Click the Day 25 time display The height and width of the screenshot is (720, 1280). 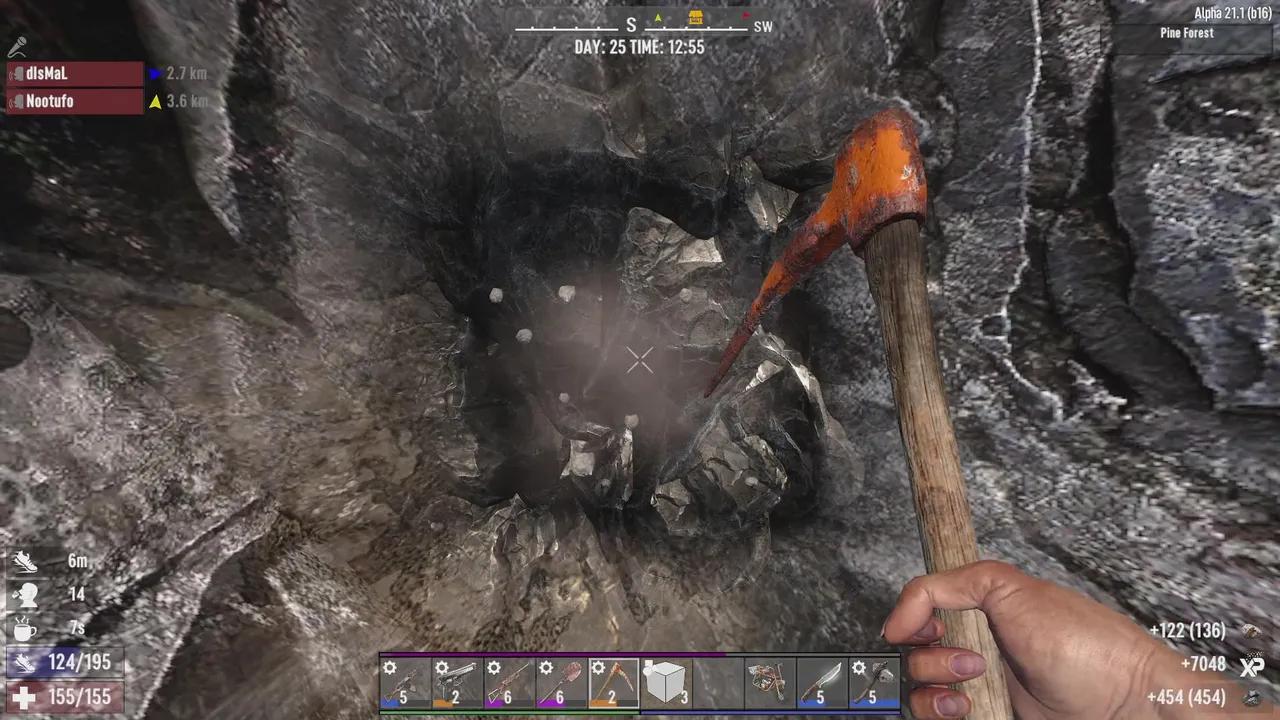640,47
